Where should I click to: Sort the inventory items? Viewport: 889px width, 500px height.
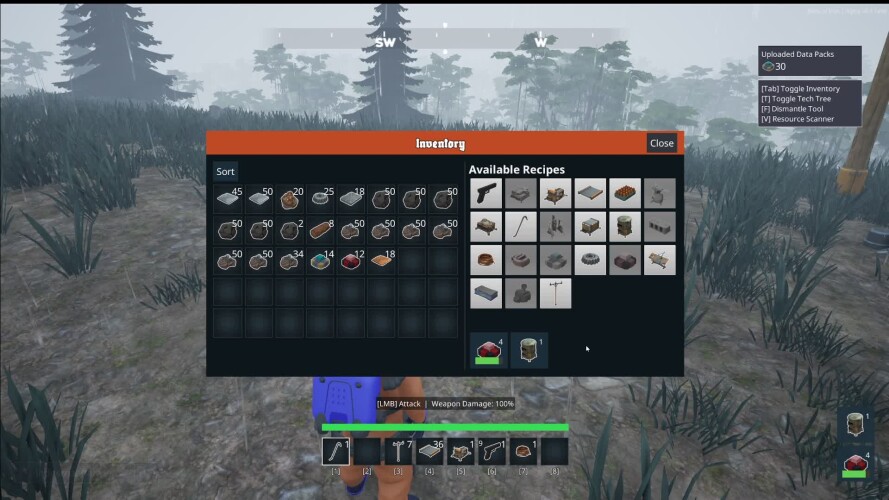226,172
